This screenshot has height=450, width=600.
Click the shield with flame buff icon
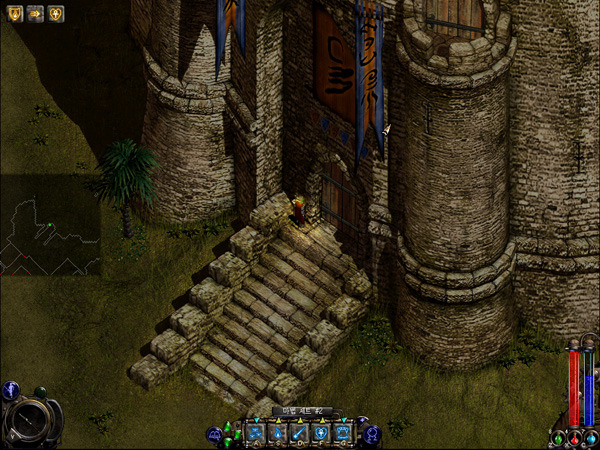pos(13,14)
